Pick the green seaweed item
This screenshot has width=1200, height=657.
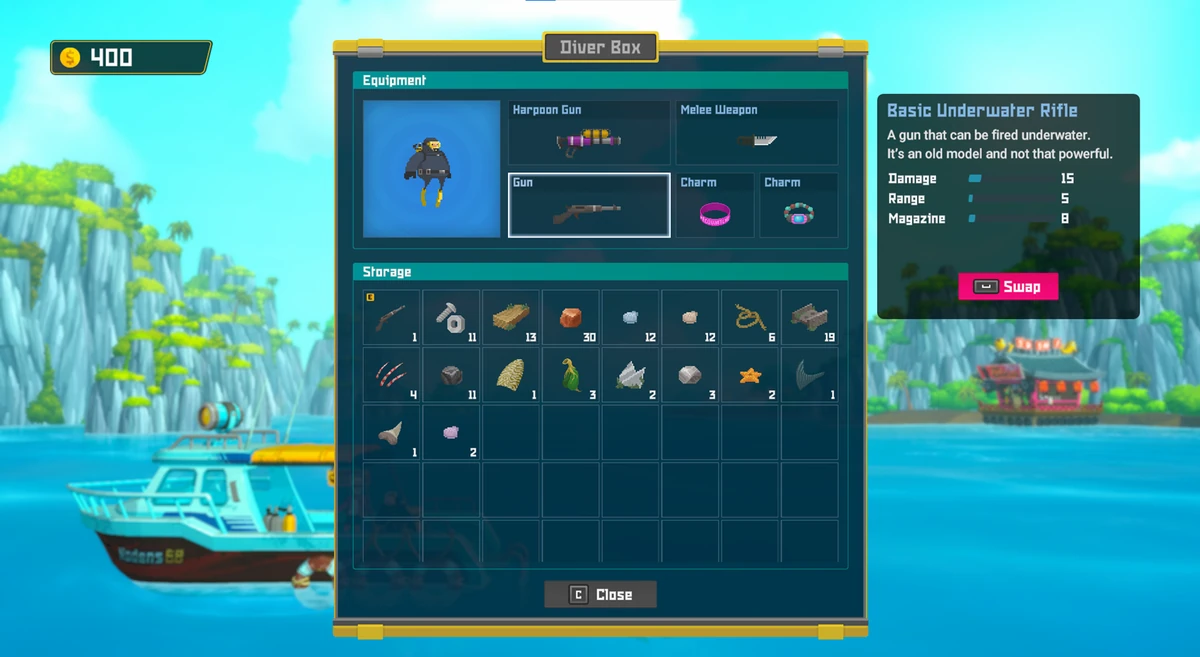tap(571, 375)
